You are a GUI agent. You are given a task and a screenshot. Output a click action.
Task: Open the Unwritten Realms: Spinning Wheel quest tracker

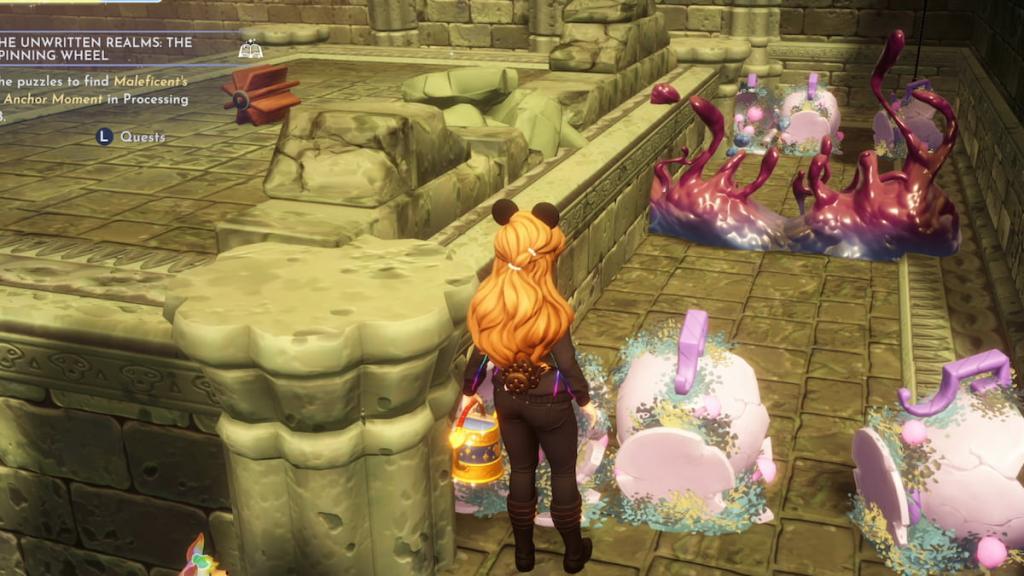pos(95,49)
